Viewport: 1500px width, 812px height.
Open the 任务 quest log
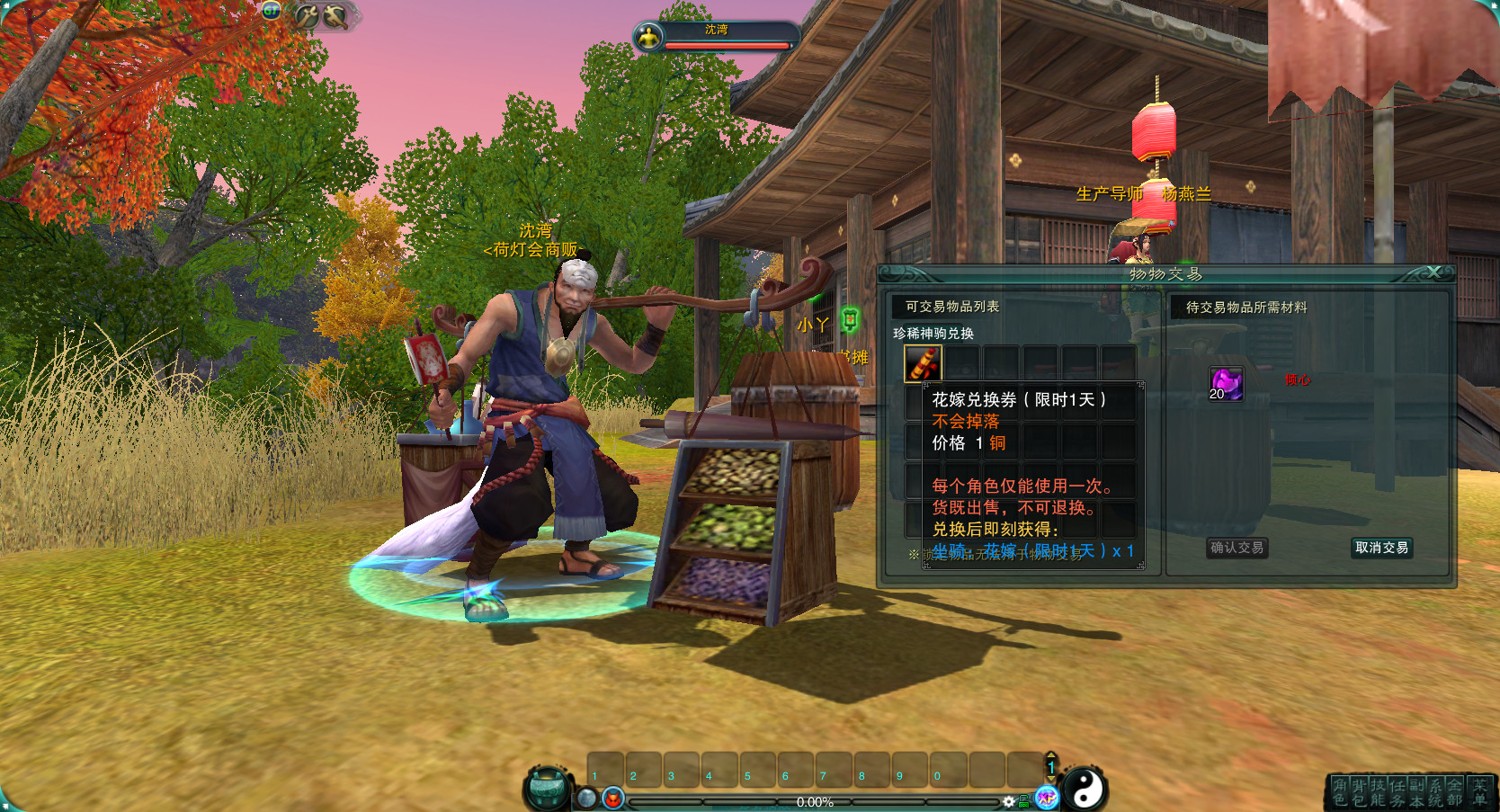[x=1397, y=792]
